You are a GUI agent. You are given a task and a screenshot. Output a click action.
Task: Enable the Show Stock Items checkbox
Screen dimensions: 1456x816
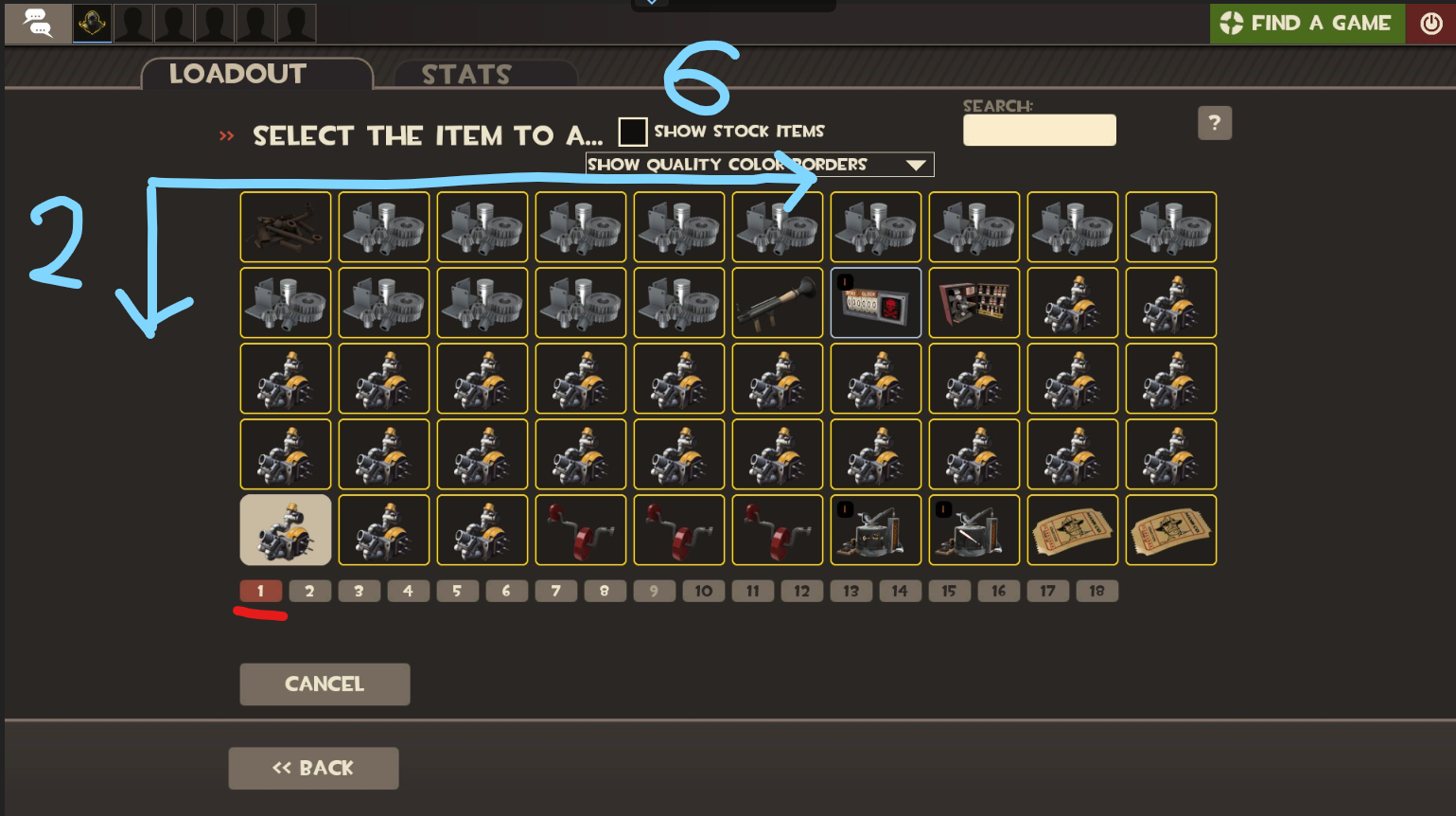(632, 131)
